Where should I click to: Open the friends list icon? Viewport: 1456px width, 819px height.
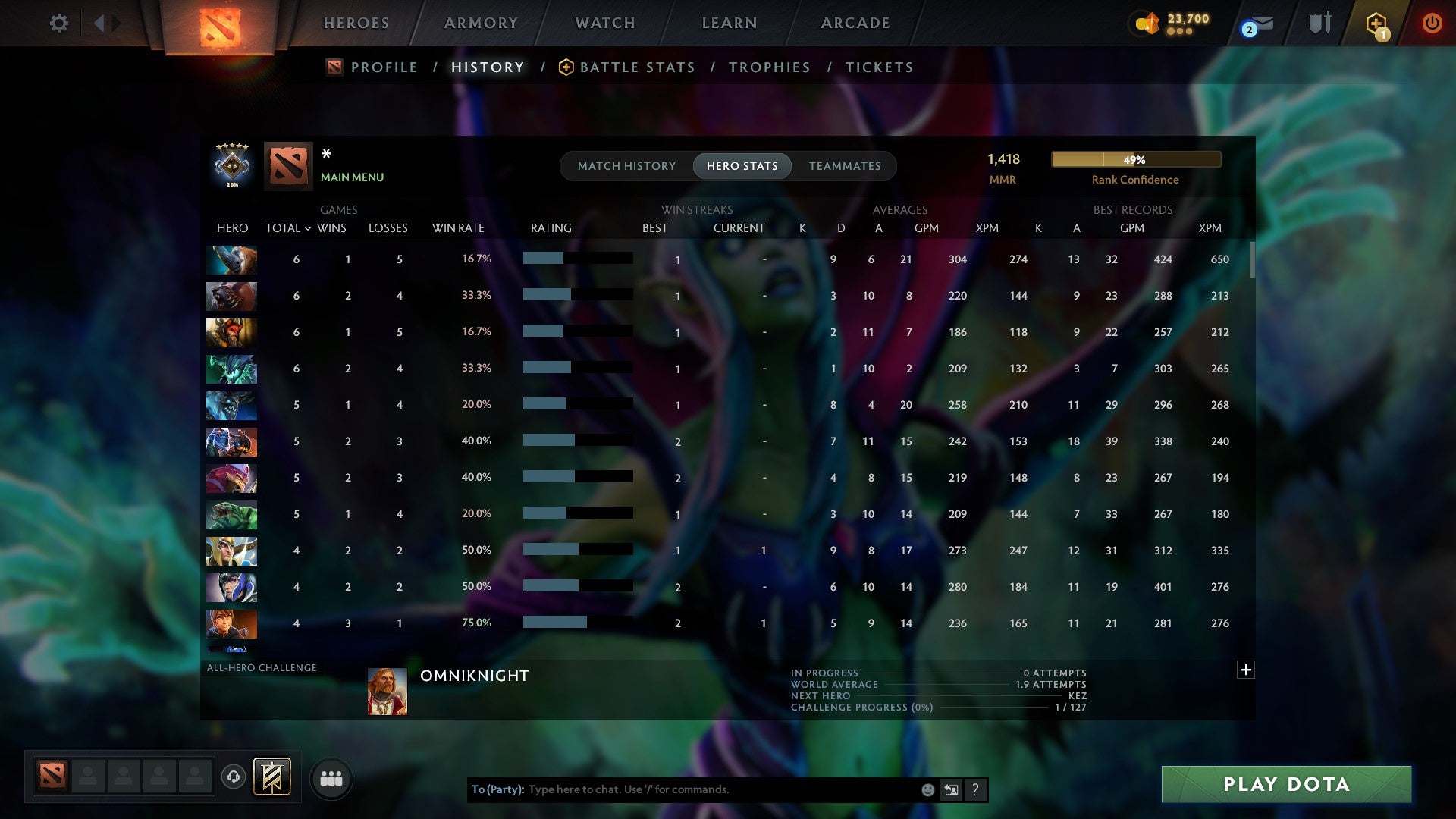point(331,778)
